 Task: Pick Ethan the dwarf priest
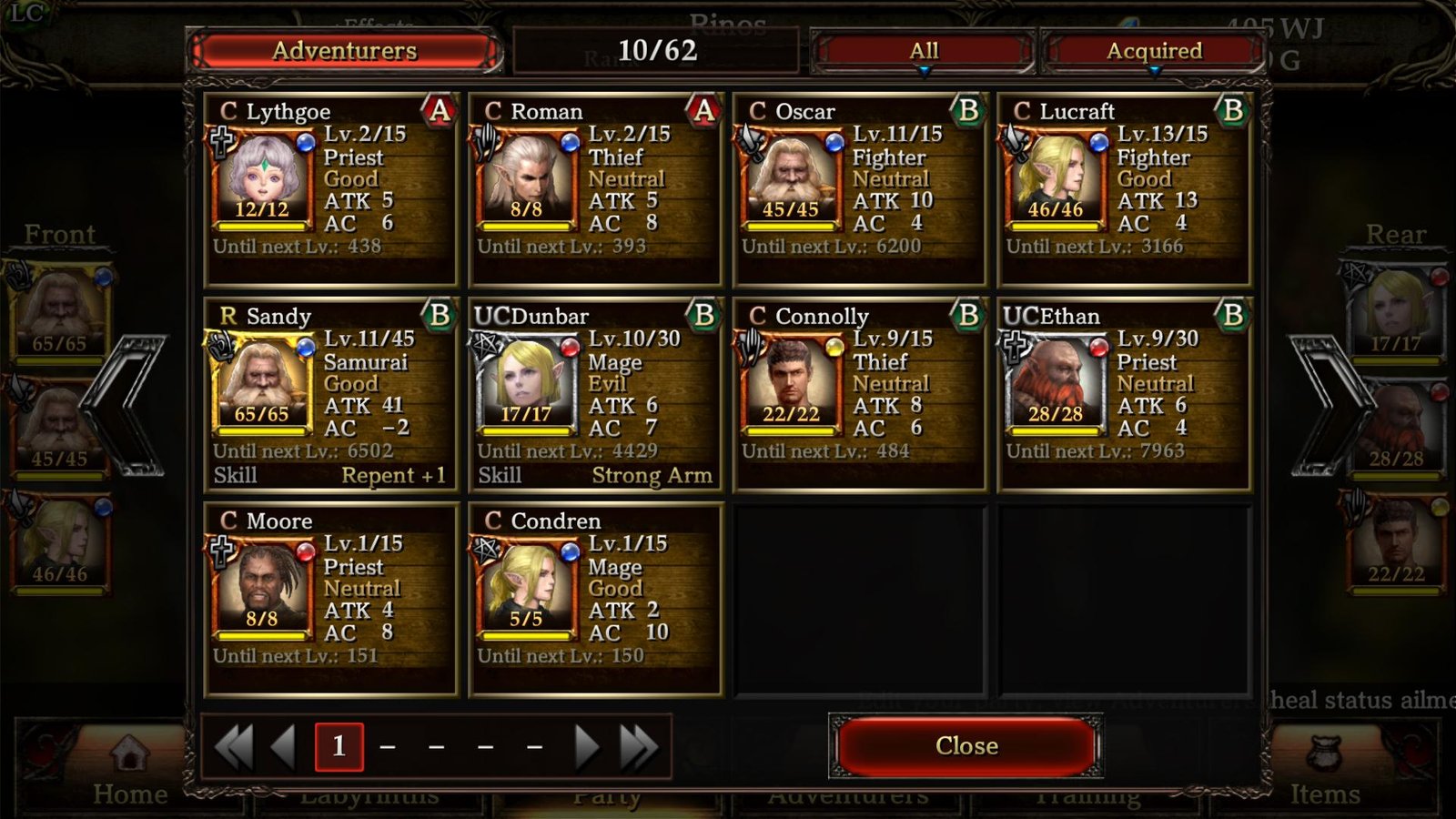pos(1125,394)
